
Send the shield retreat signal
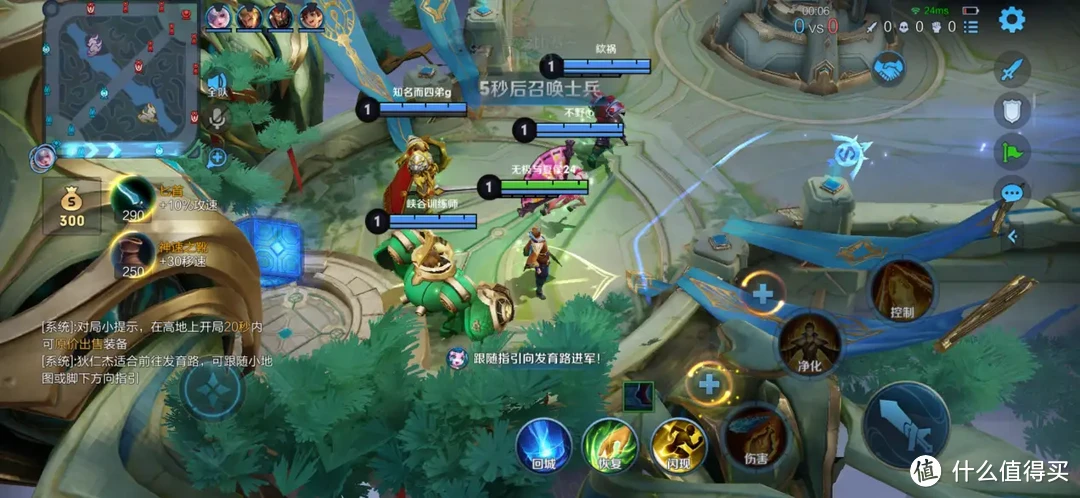click(1012, 112)
